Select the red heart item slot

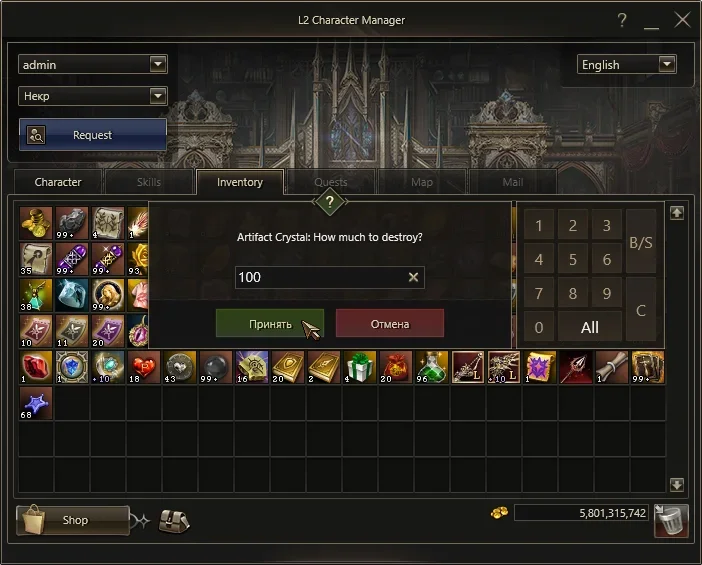coord(145,367)
